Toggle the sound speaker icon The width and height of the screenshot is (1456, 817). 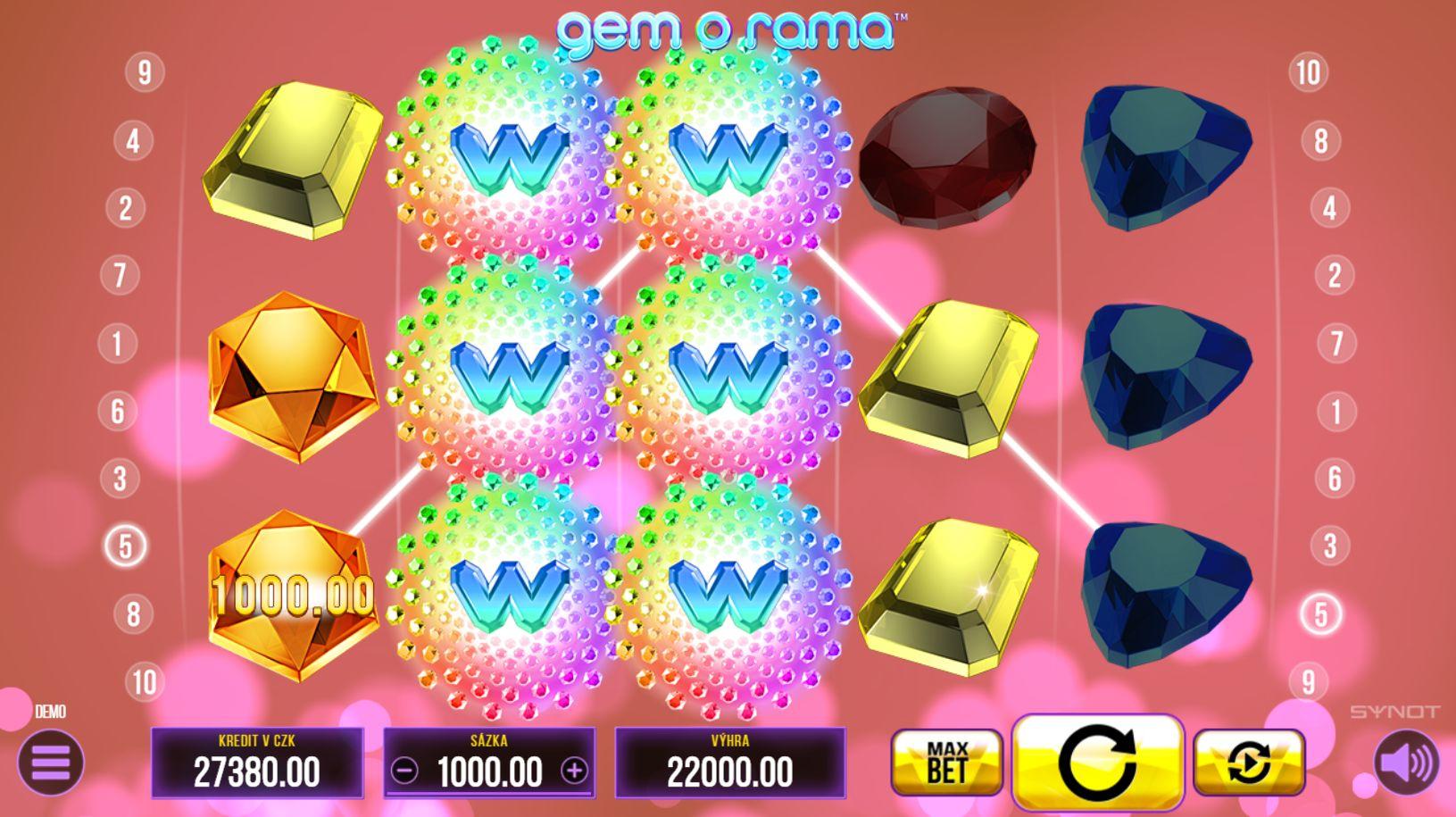(x=1406, y=762)
